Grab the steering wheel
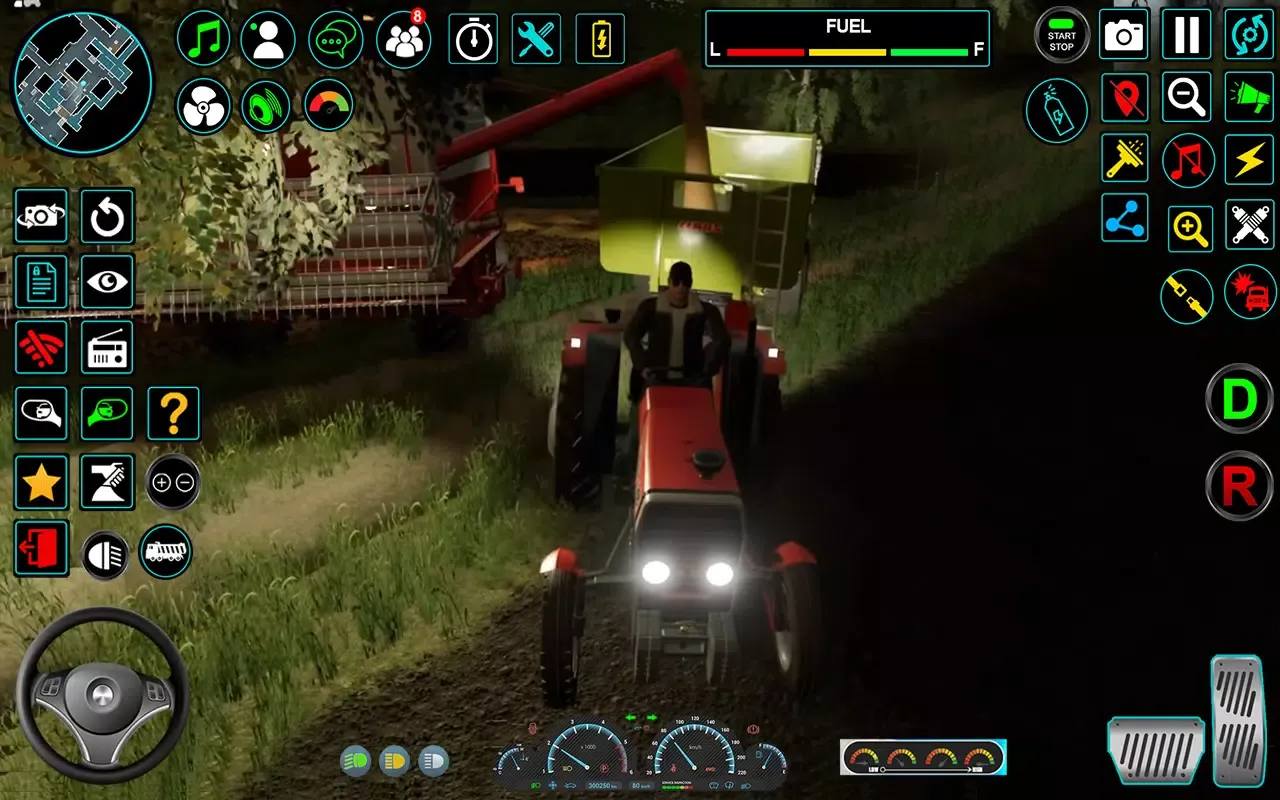The image size is (1280, 800). pyautogui.click(x=100, y=690)
